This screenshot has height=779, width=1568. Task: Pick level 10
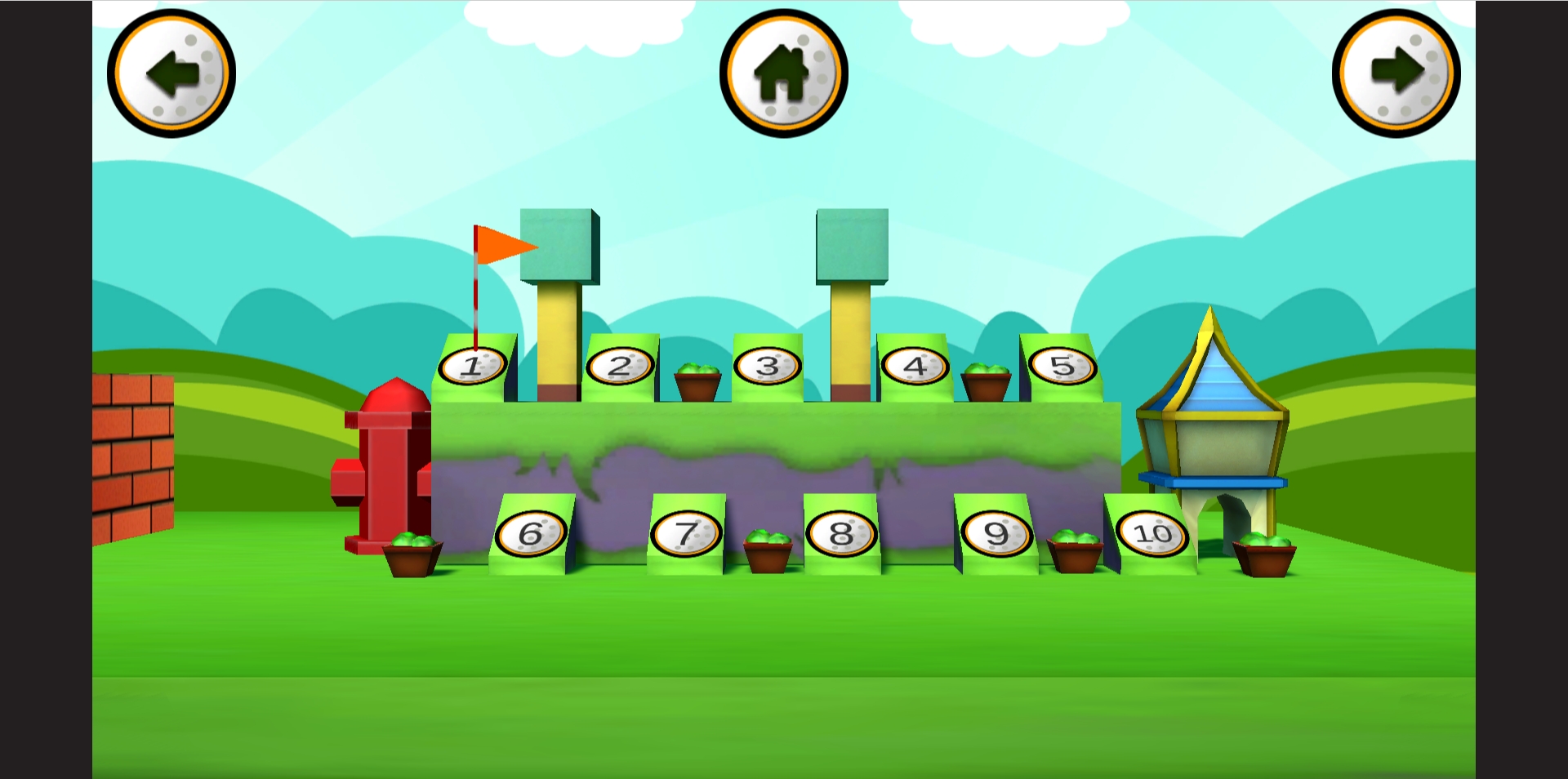tap(1152, 535)
